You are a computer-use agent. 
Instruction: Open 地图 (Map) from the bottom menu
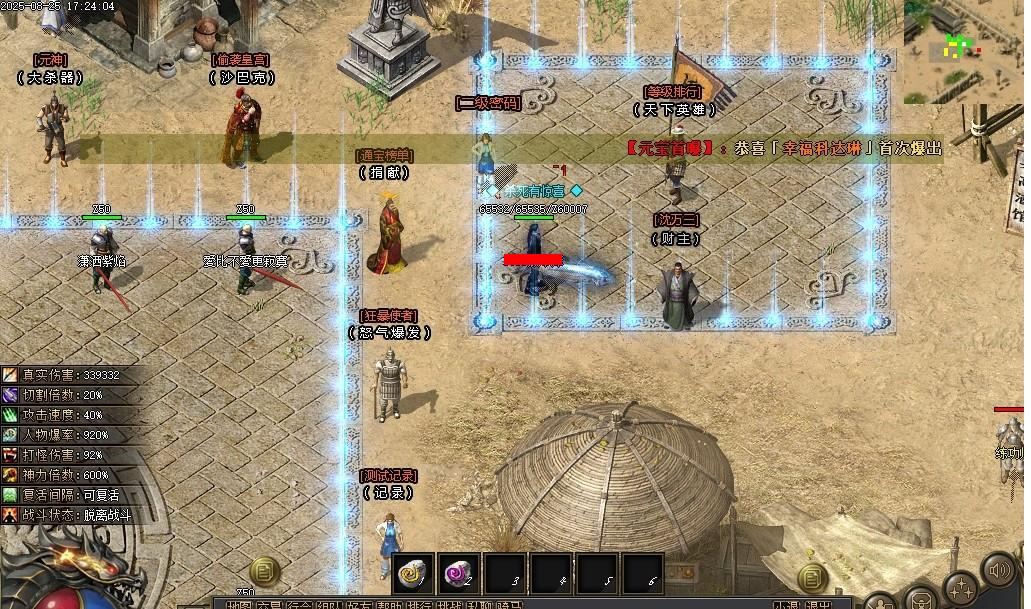point(238,605)
